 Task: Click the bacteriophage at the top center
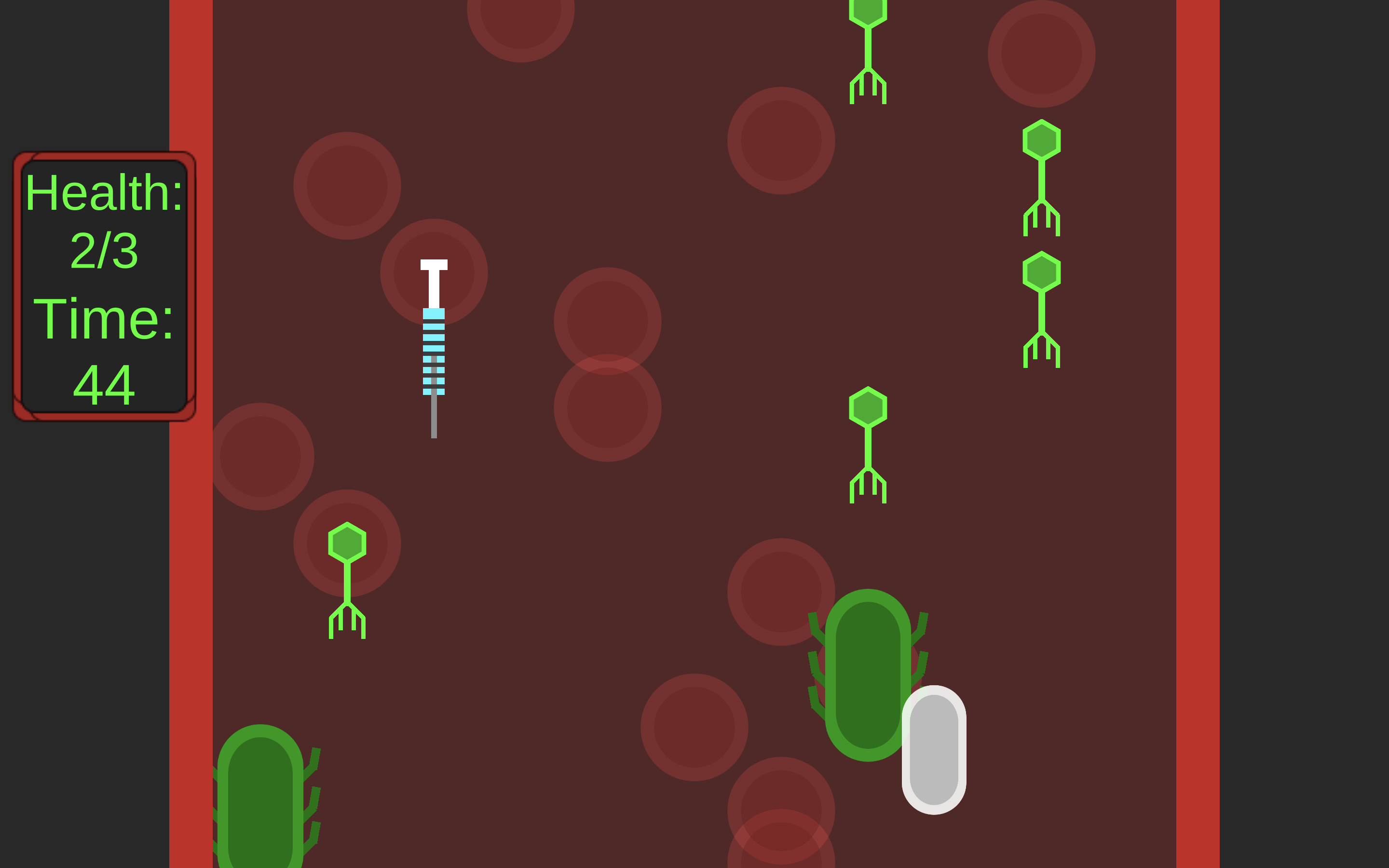coord(868,46)
